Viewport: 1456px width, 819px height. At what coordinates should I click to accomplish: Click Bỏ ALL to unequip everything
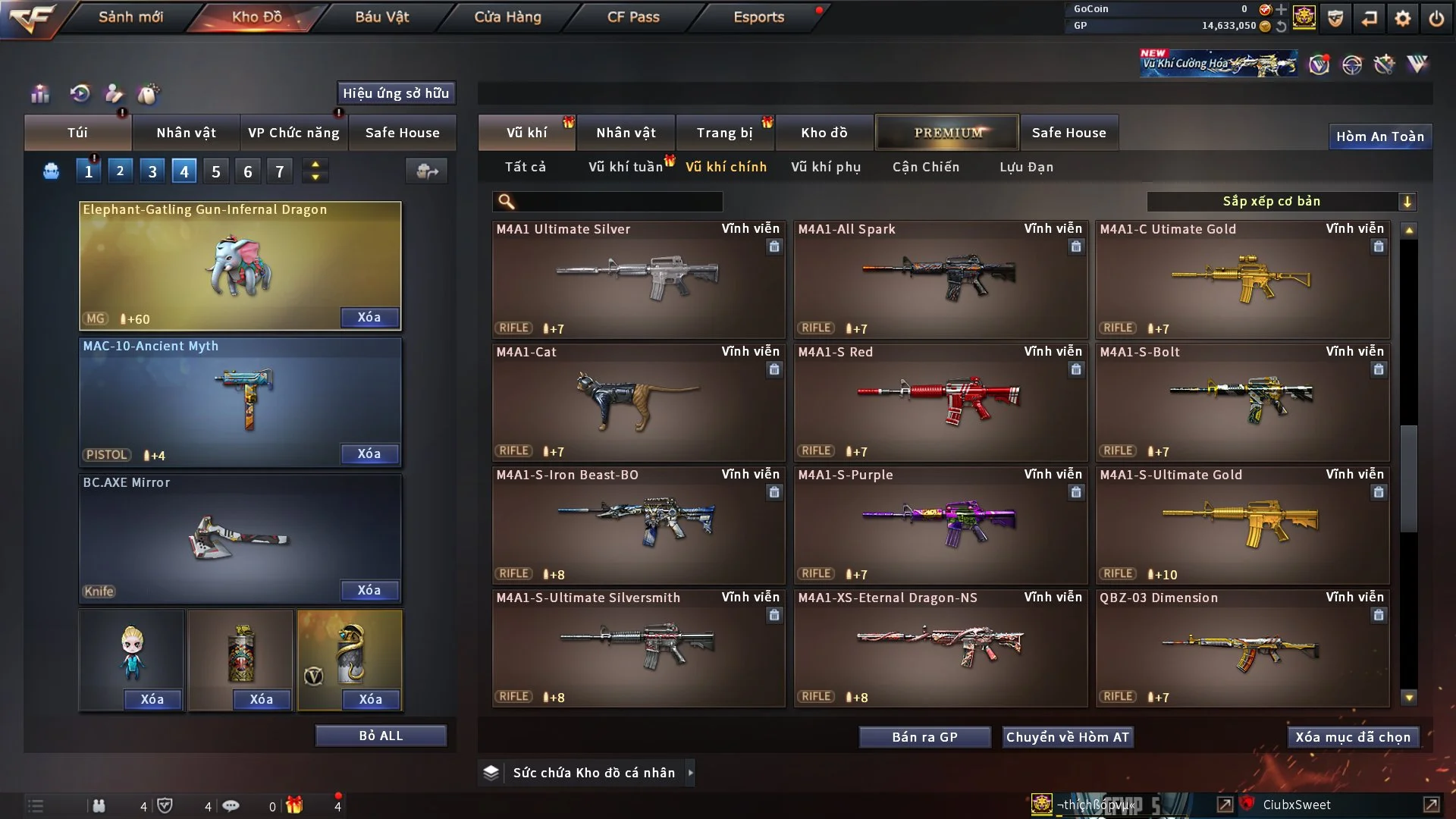(381, 736)
